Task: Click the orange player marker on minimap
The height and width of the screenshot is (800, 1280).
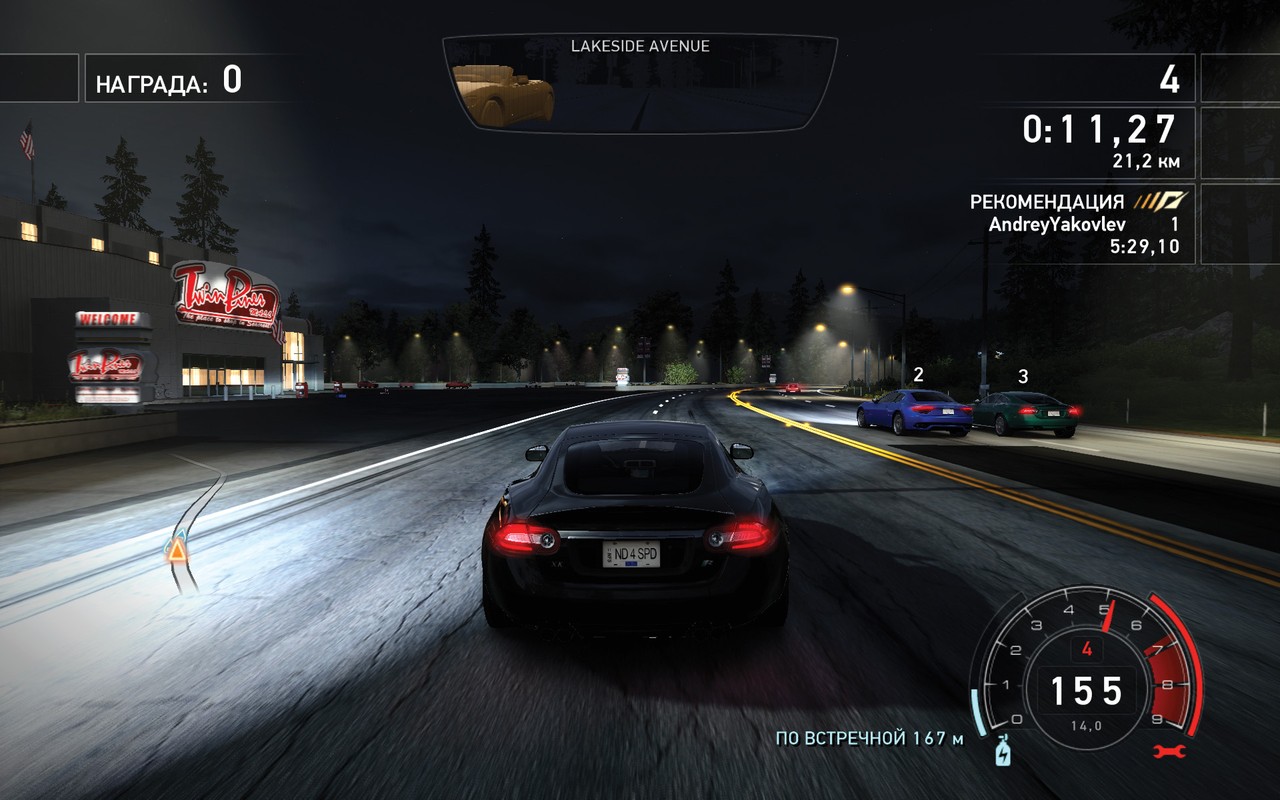Action: point(177,549)
